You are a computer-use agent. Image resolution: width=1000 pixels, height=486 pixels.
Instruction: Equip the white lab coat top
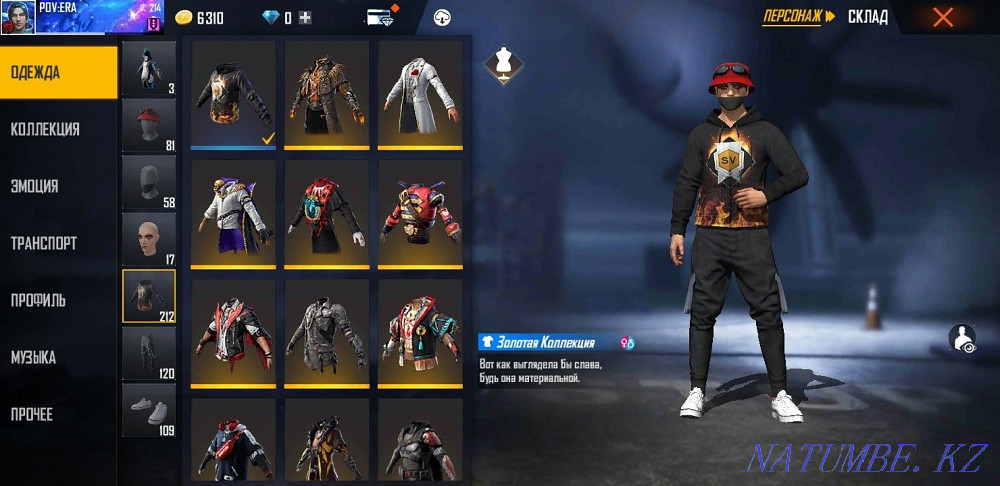pos(420,94)
